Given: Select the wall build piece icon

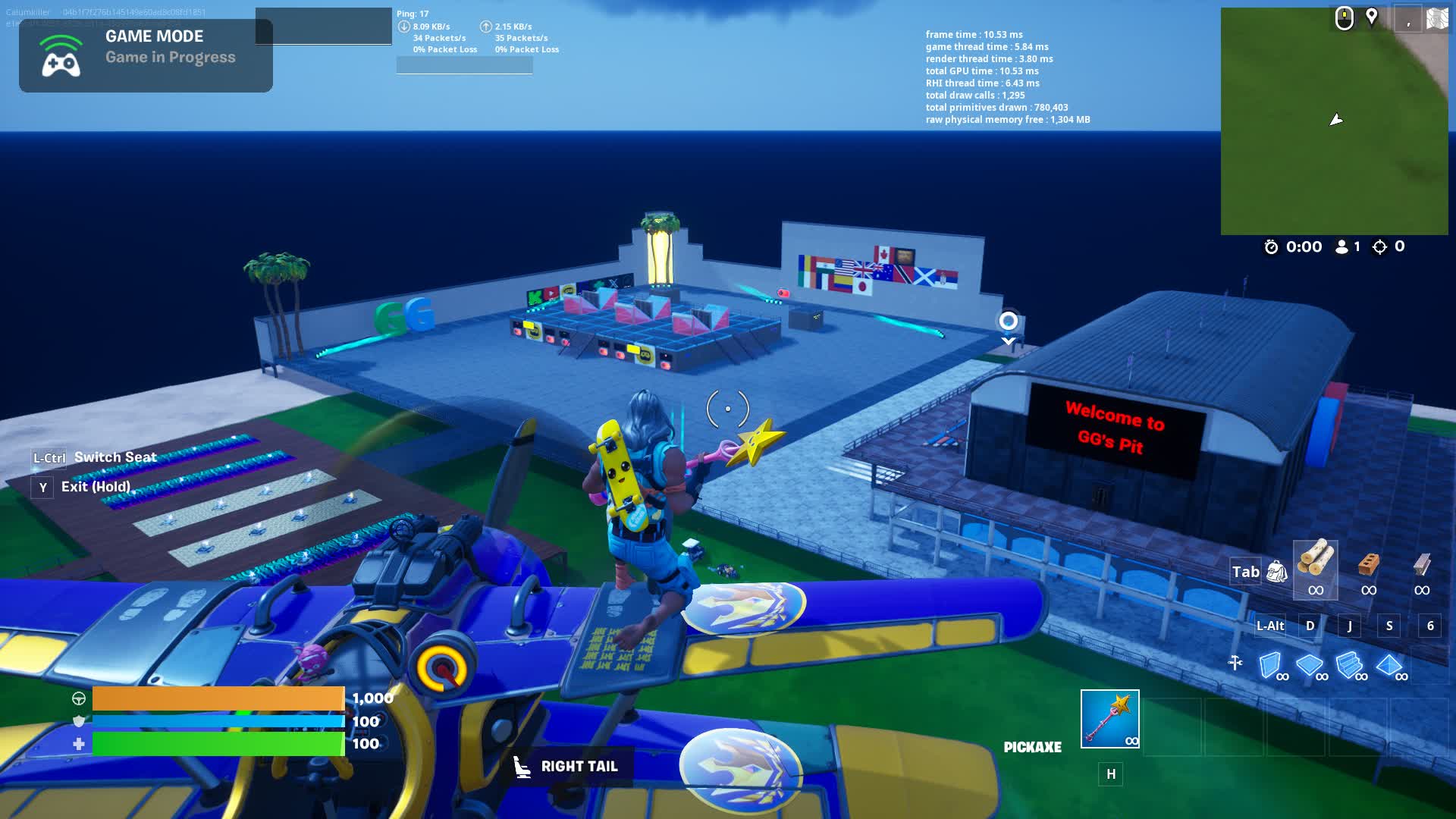Looking at the screenshot, I should [x=1270, y=664].
